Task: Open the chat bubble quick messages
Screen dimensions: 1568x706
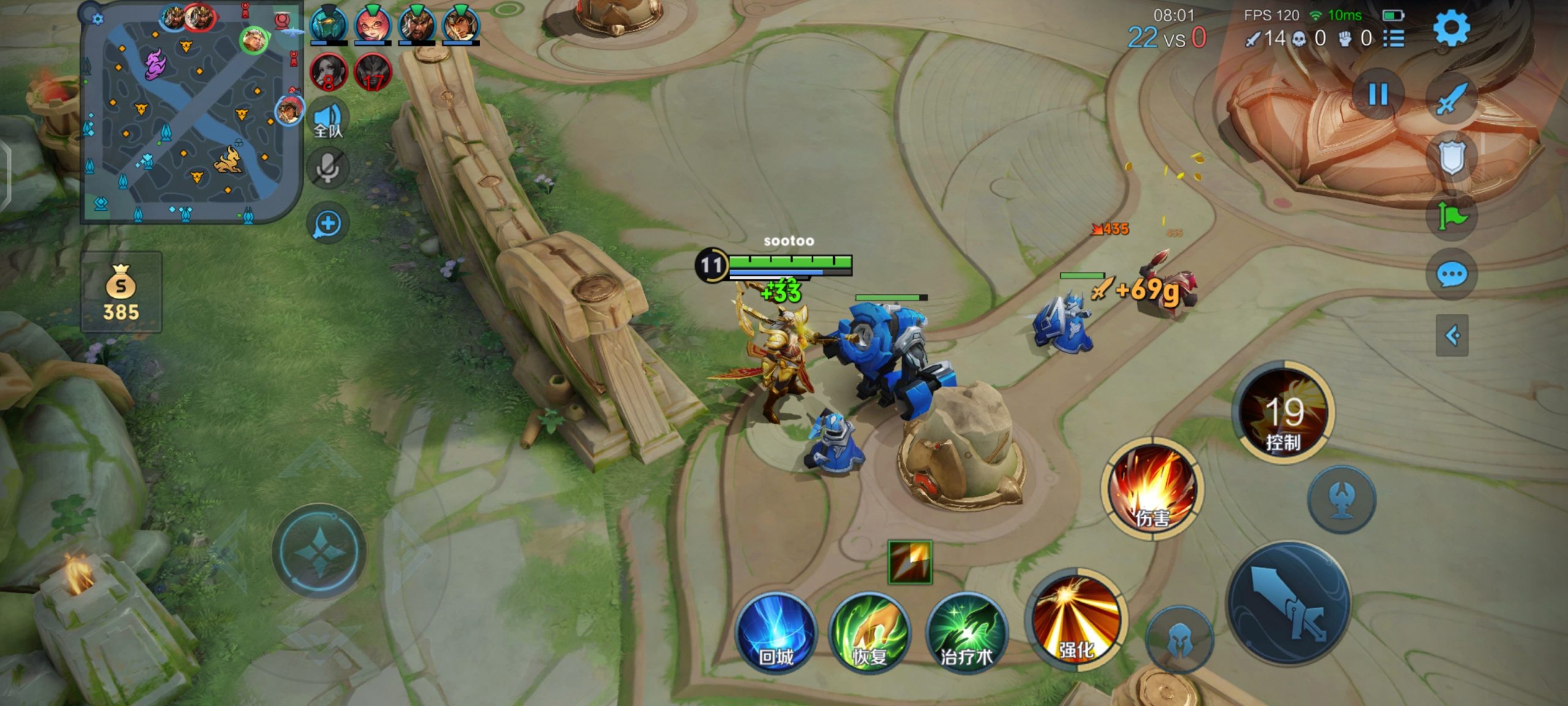Action: 1452,275
